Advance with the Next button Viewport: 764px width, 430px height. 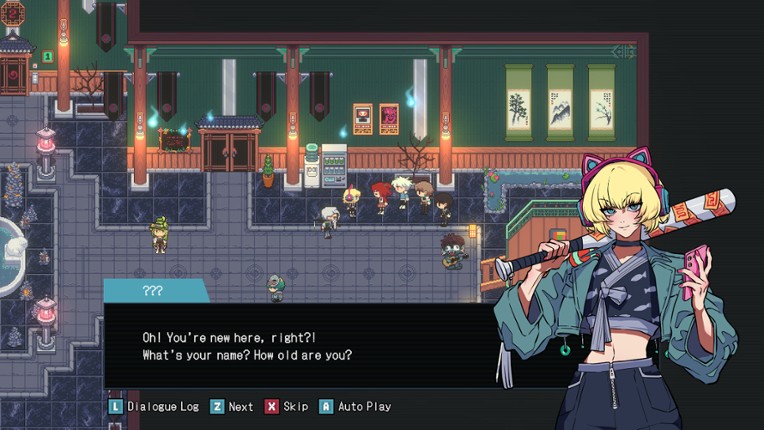tap(232, 407)
